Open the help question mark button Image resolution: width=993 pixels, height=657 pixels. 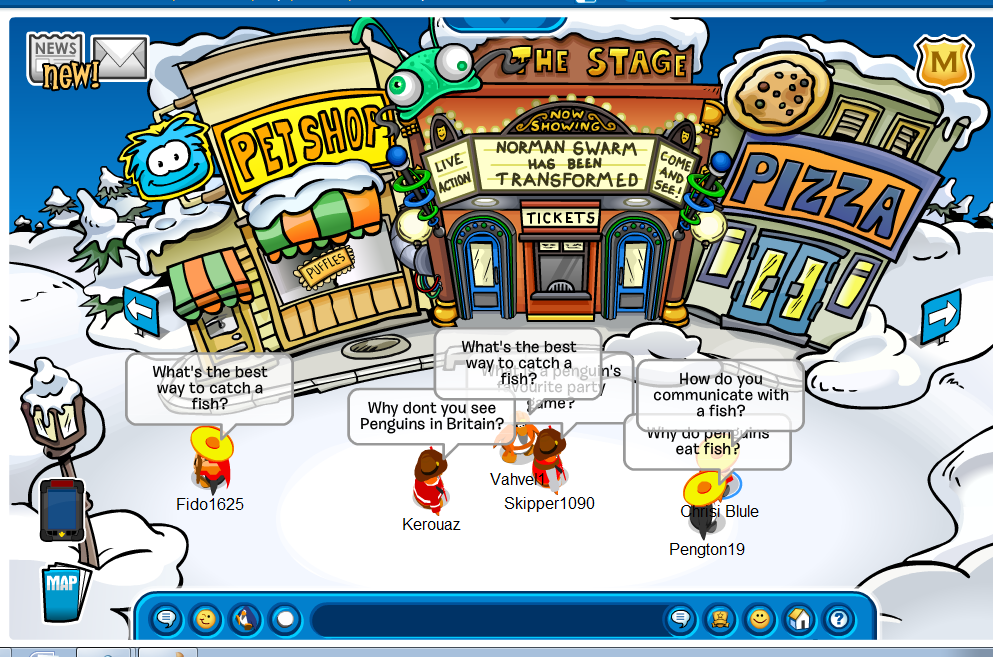(837, 620)
